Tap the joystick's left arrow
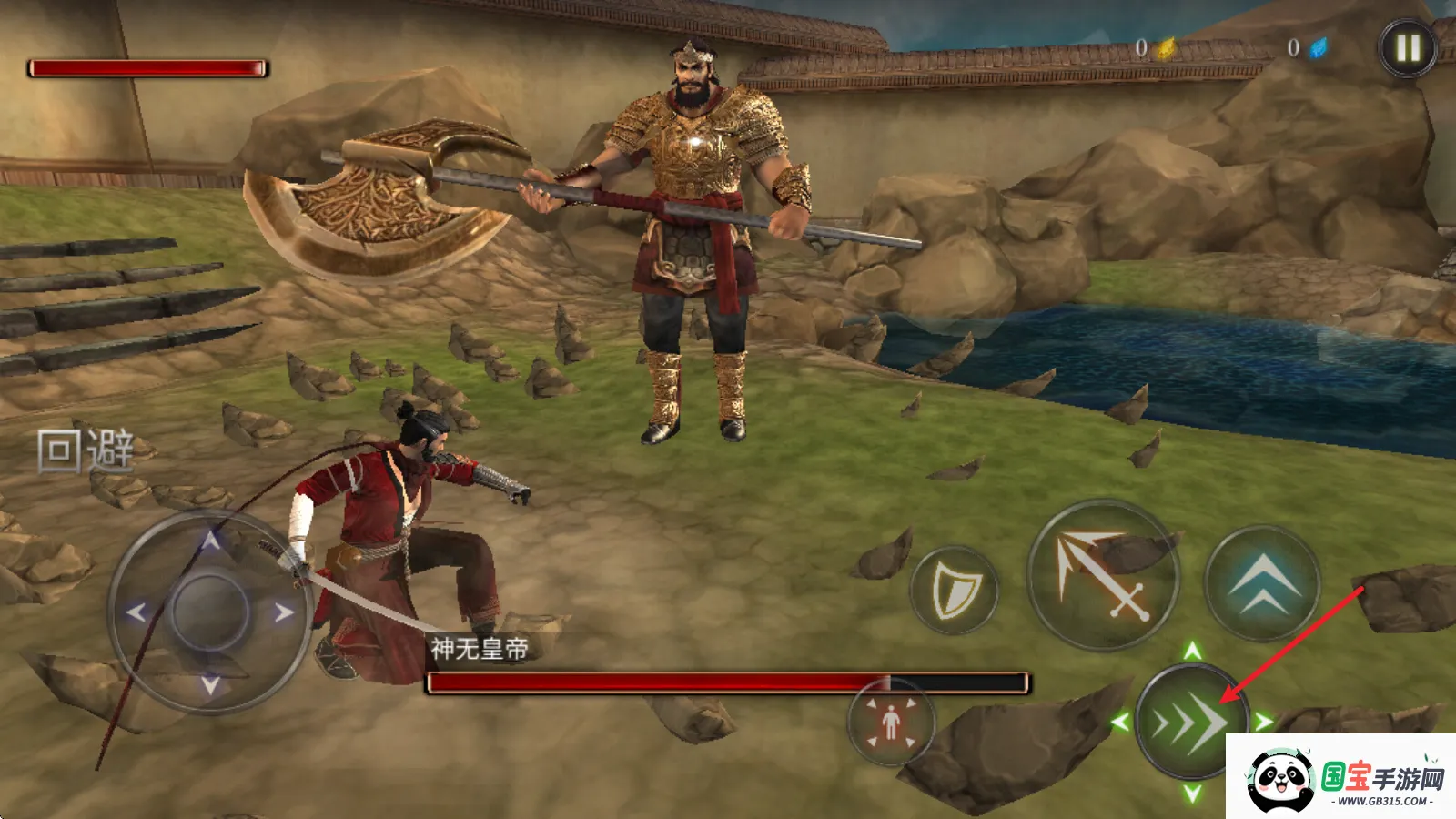1456x819 pixels. click(x=136, y=612)
